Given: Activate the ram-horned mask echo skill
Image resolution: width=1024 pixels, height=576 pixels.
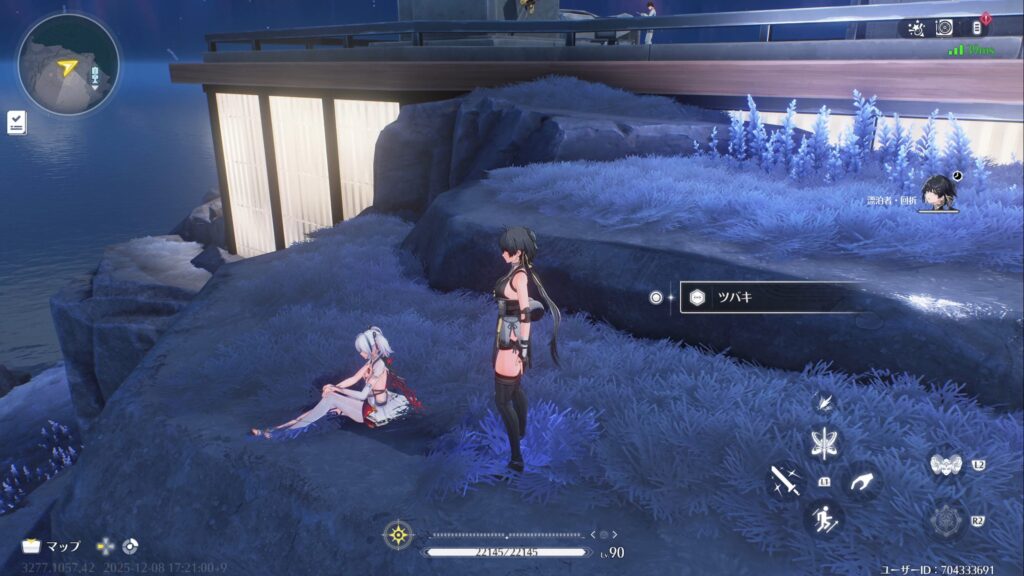Looking at the screenshot, I should [944, 465].
